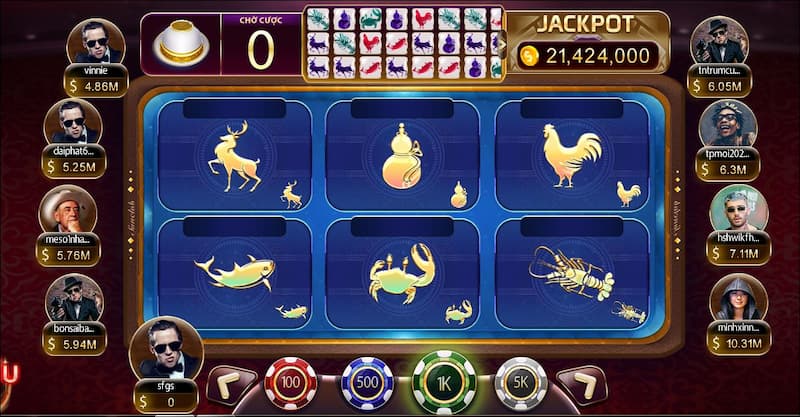Viewport: 800px width, 417px height.
Task: Select the green 1K chip
Action: [x=444, y=382]
